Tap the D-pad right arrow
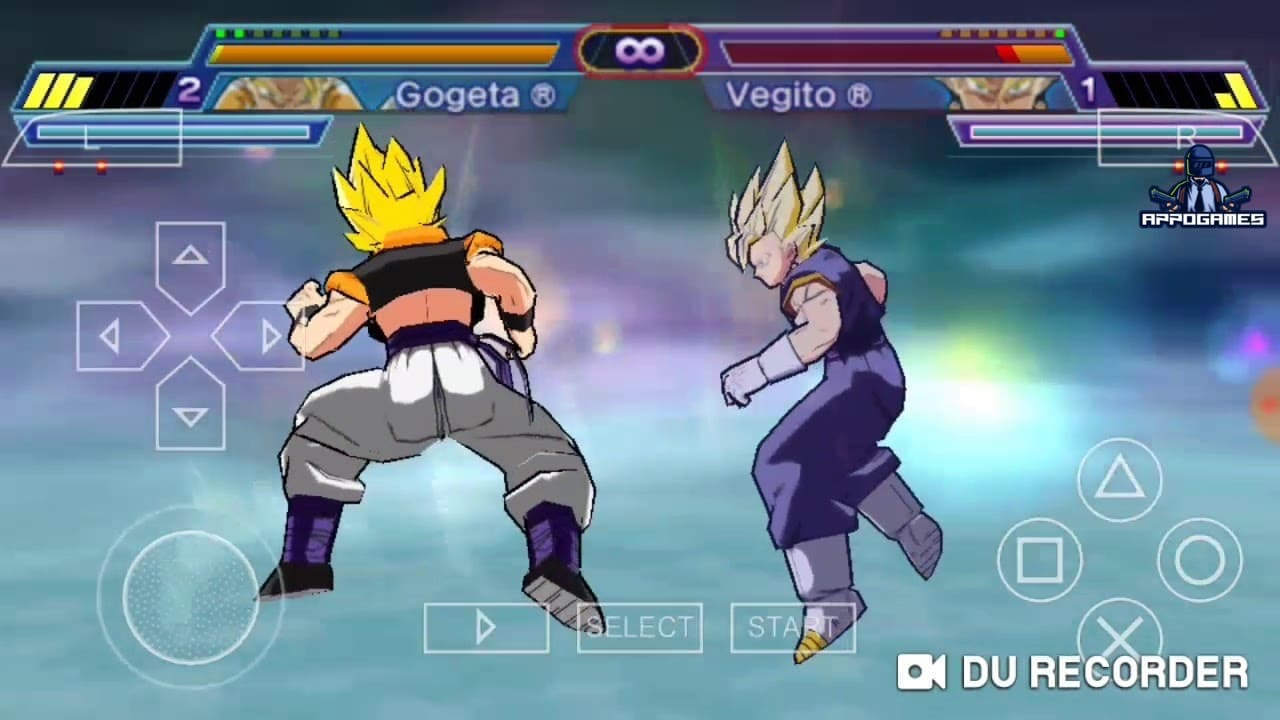This screenshot has height=720, width=1280. click(265, 336)
